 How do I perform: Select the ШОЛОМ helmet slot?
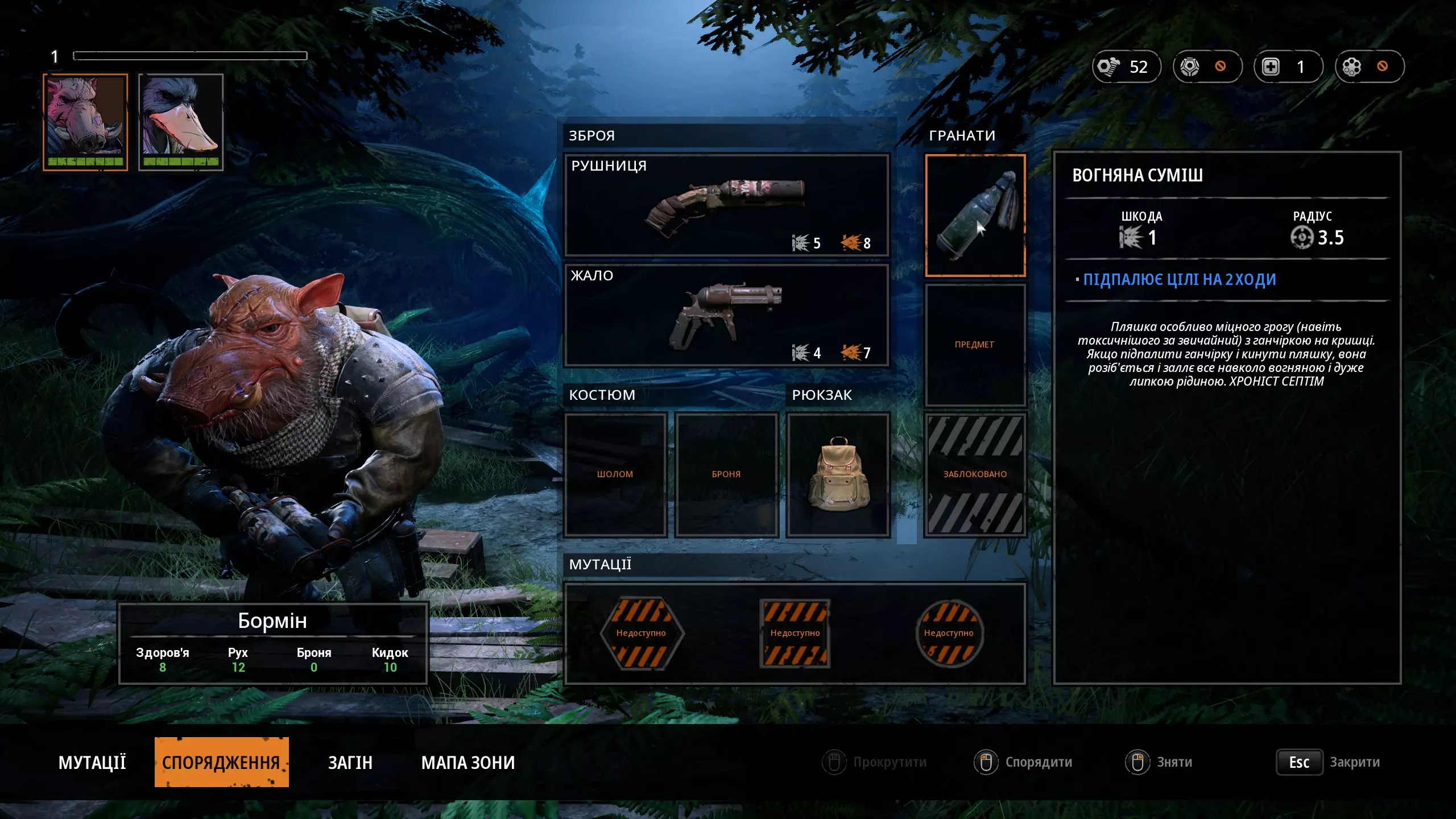tap(615, 474)
